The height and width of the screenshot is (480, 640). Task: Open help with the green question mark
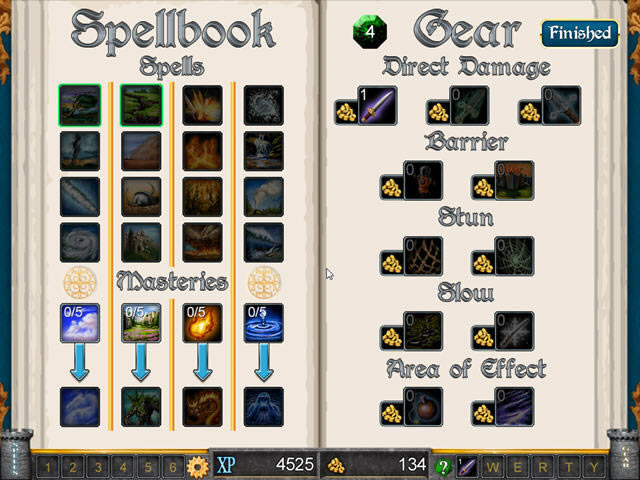coord(443,466)
